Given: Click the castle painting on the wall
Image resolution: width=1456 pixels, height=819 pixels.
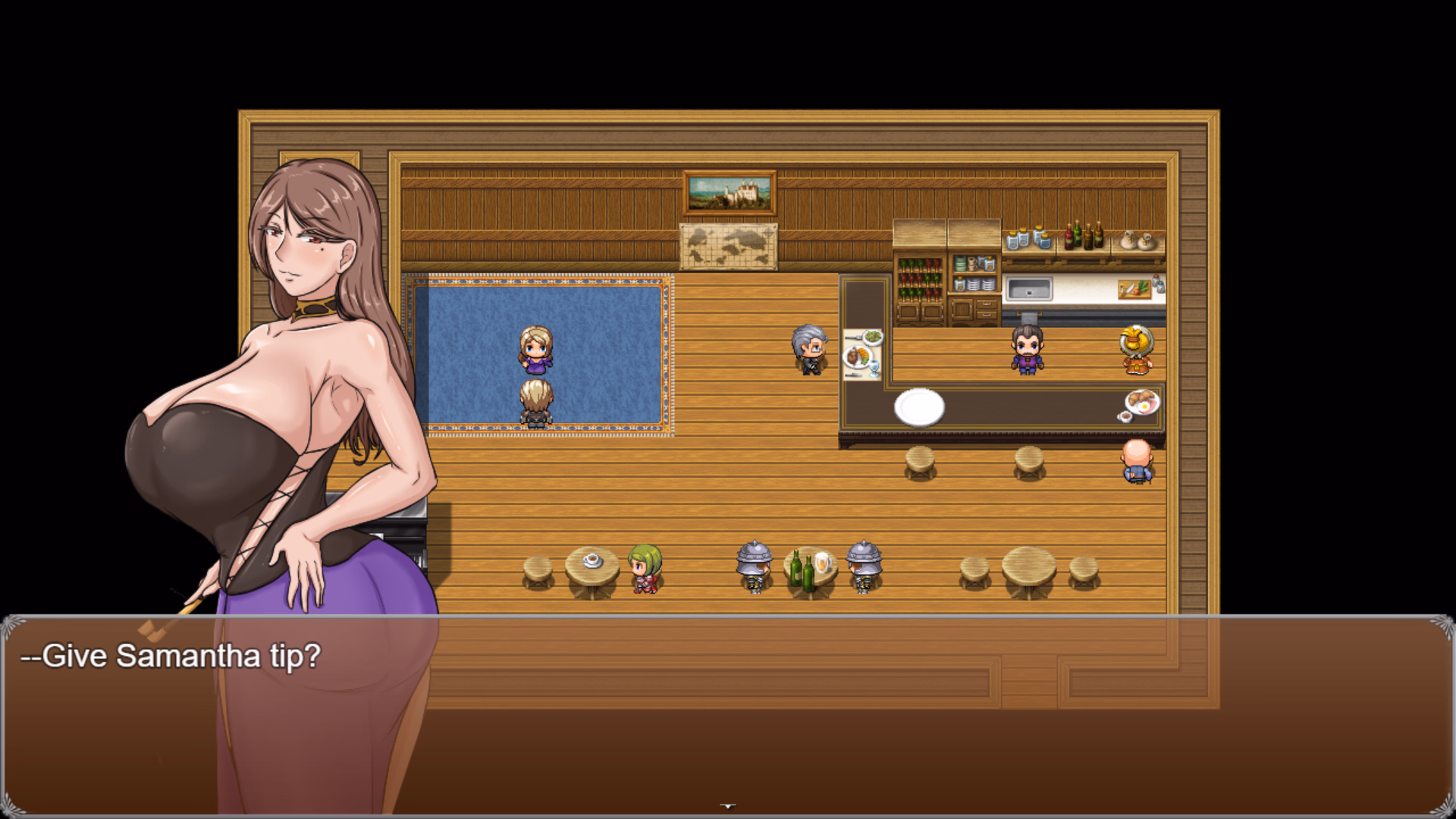Looking at the screenshot, I should [x=730, y=193].
